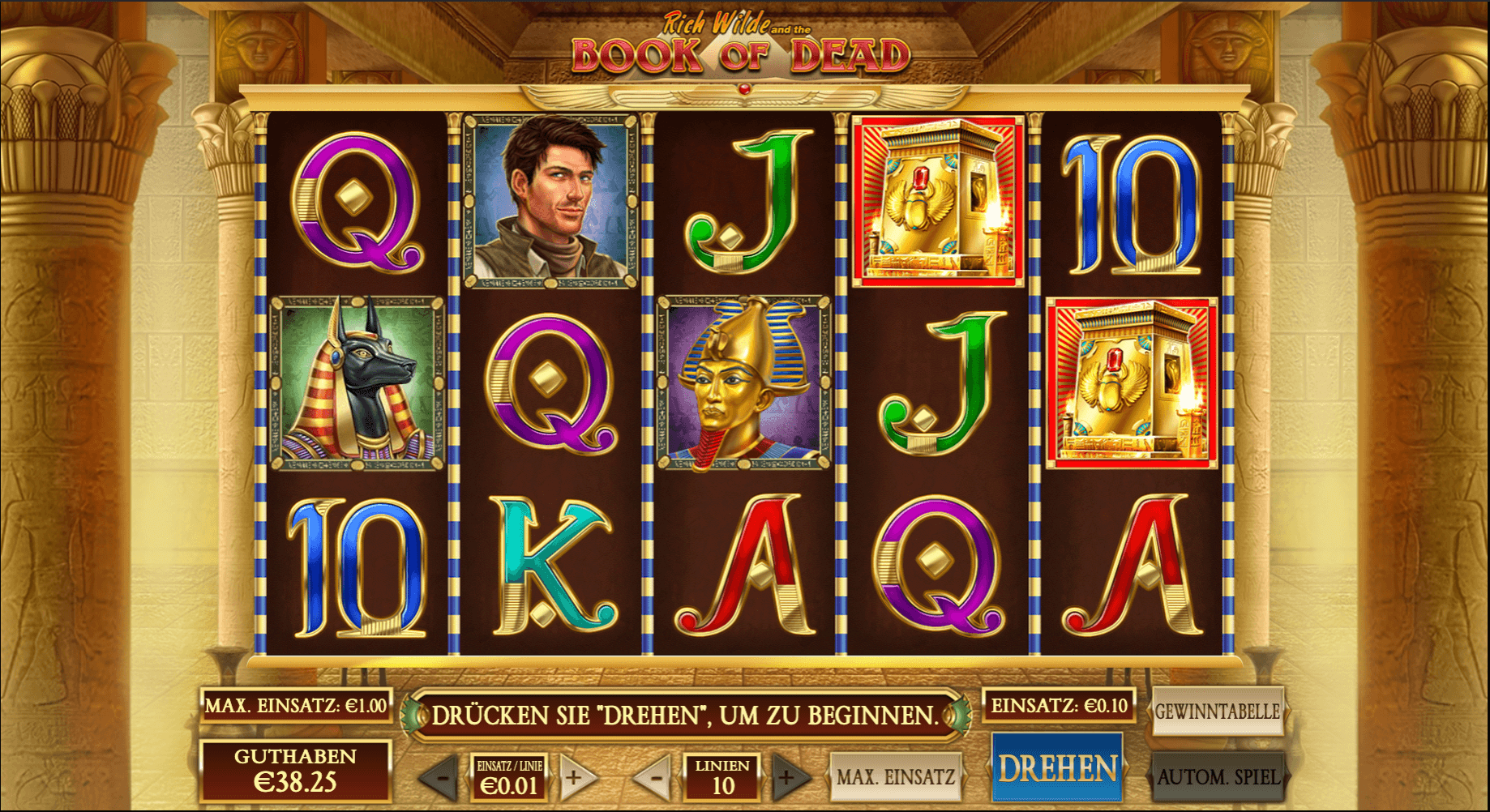The image size is (1490, 812).
Task: Increase the number of Linien
Action: coord(788,779)
